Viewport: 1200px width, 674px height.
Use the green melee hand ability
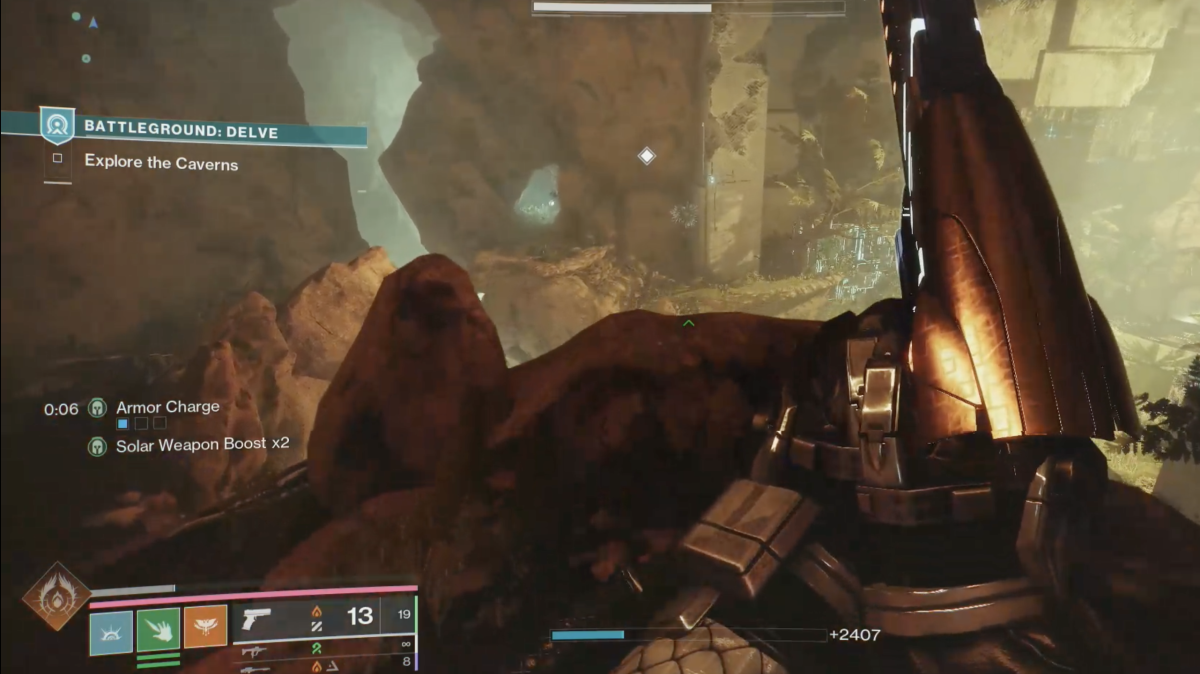158,630
